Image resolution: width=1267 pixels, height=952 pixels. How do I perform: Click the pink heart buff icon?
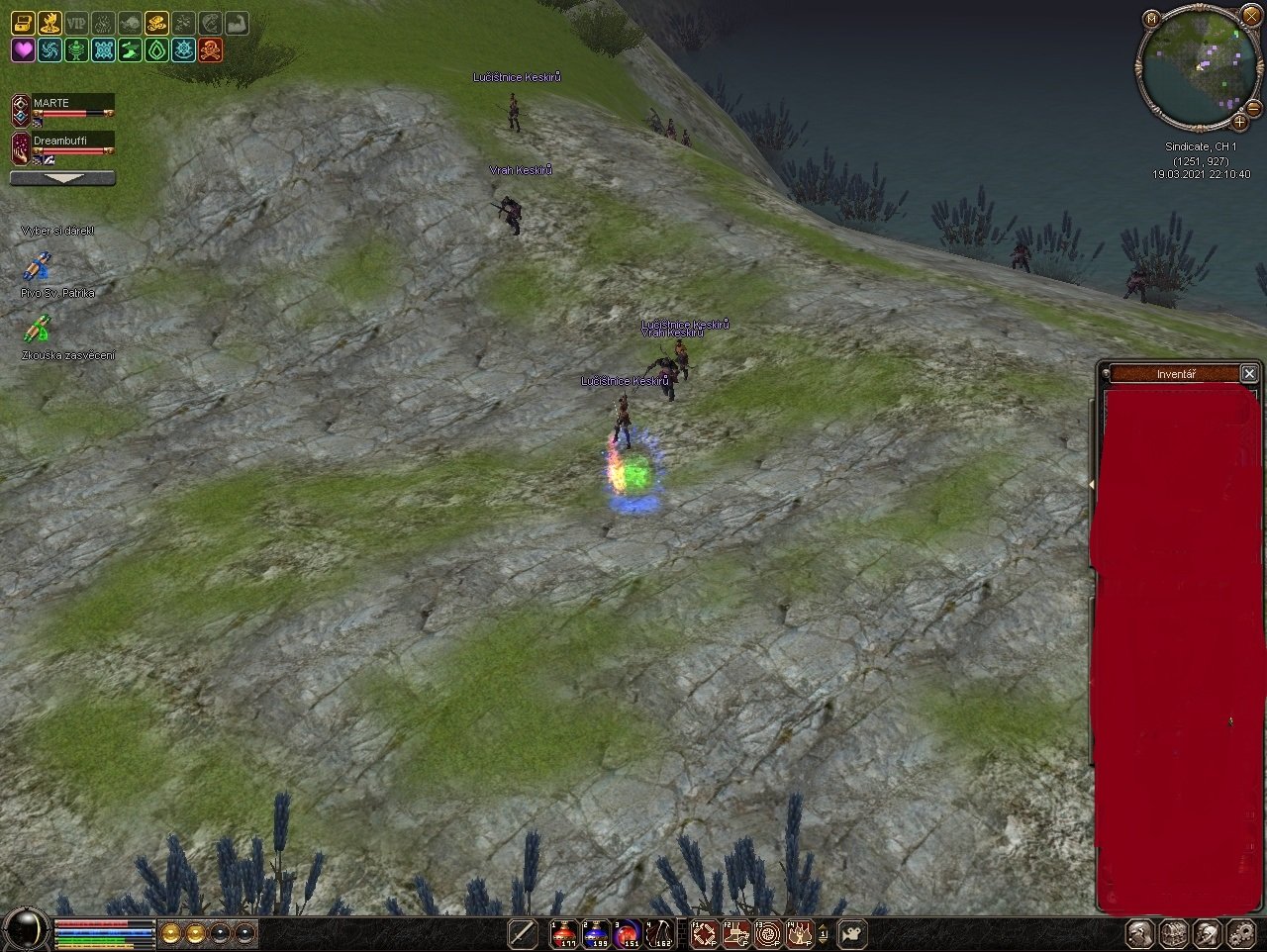click(23, 50)
